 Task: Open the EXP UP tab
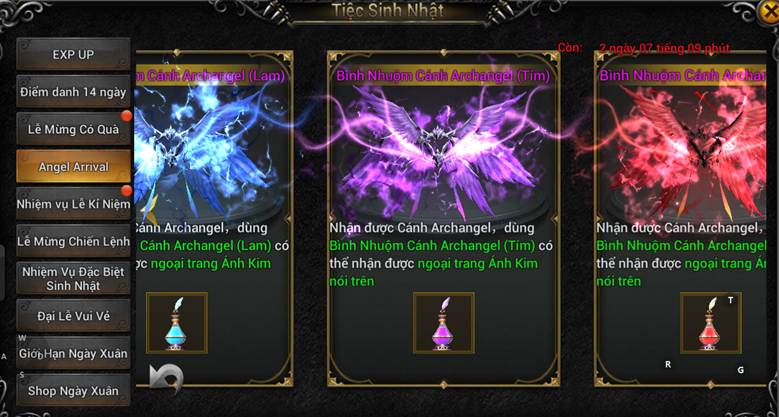(73, 54)
